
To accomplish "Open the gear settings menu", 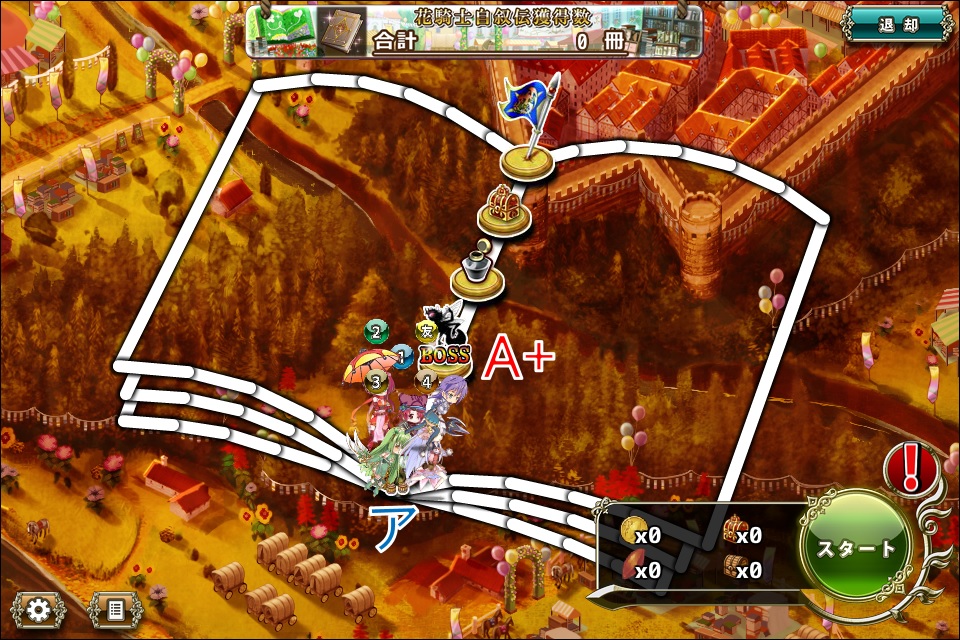I will tap(38, 608).
